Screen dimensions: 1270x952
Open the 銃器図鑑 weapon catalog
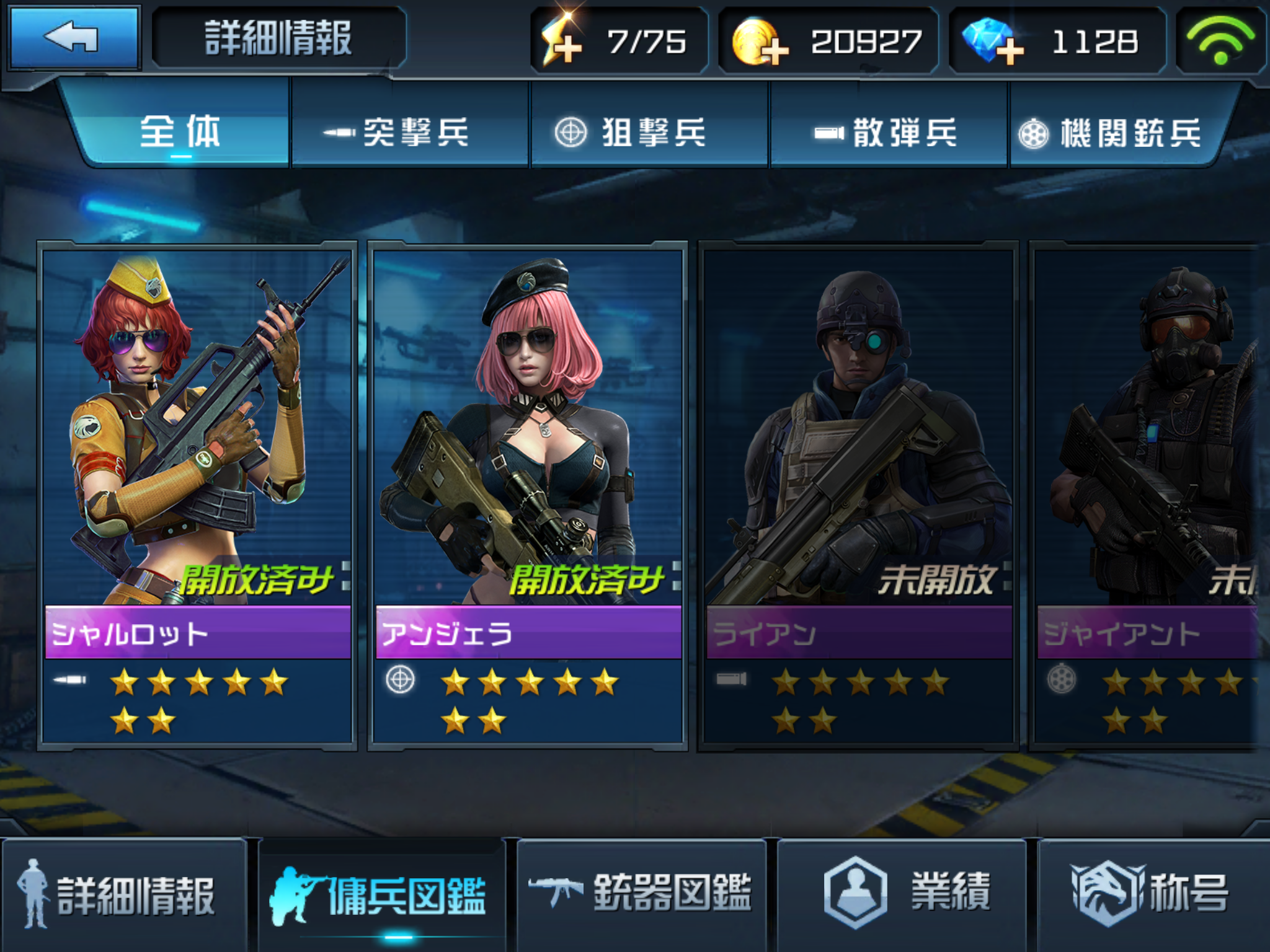click(x=642, y=896)
